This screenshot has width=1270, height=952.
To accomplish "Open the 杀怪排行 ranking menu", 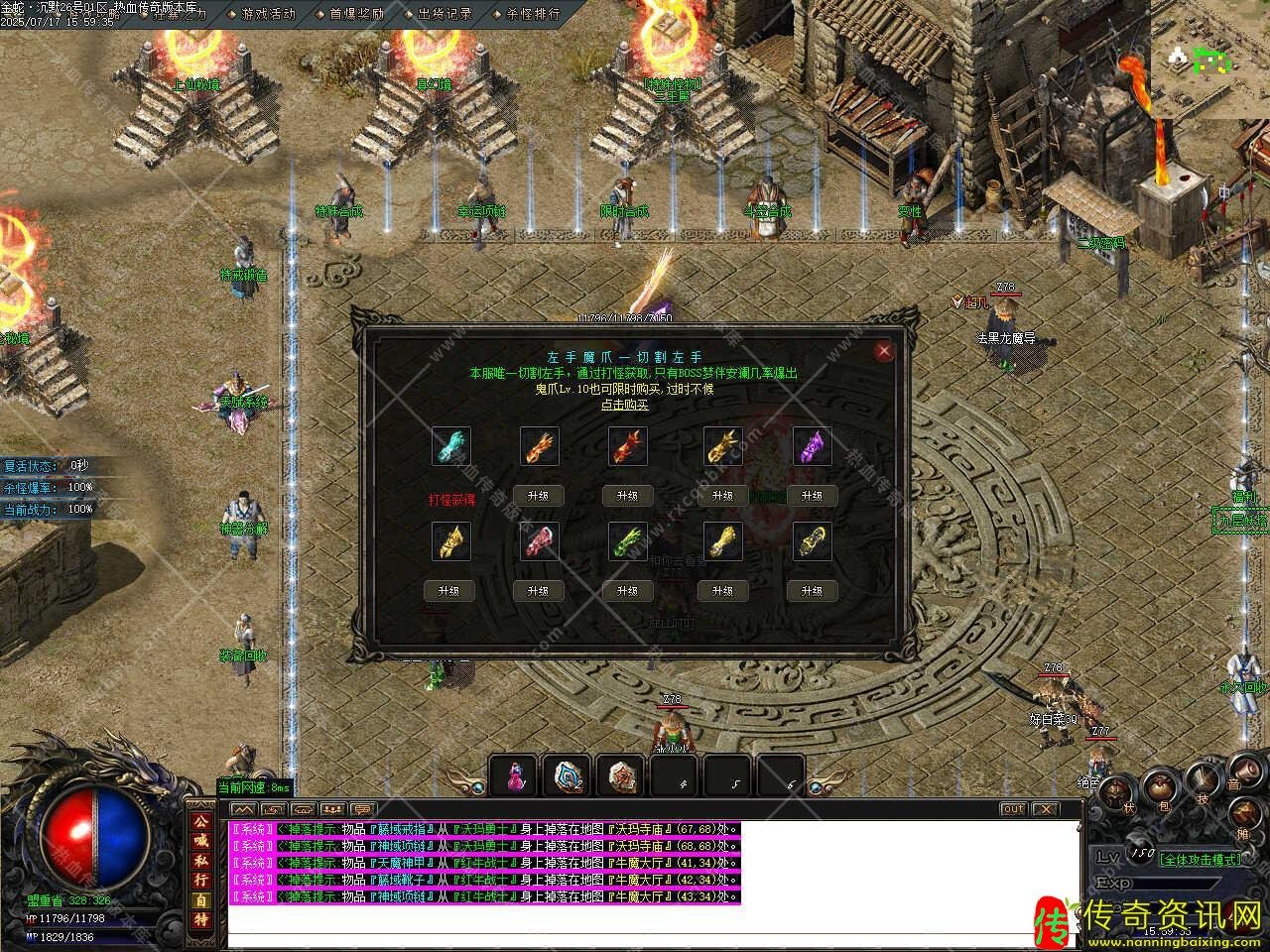I will coord(533,14).
